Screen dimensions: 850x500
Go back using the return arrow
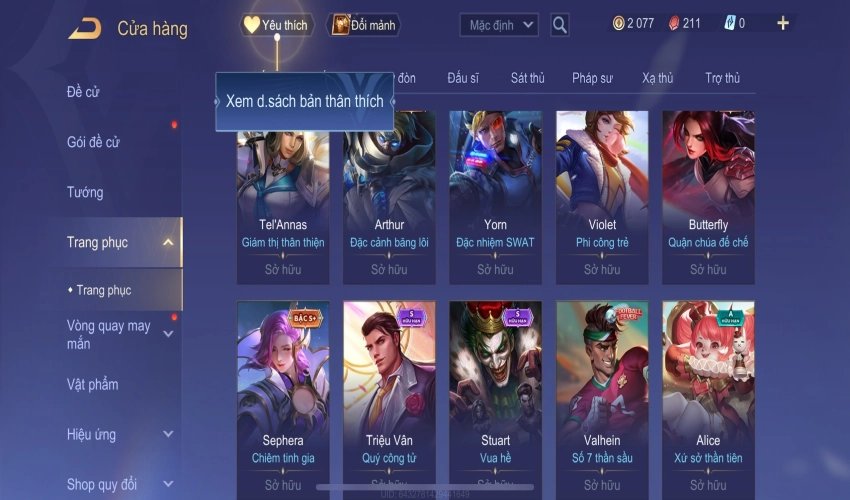coord(84,28)
